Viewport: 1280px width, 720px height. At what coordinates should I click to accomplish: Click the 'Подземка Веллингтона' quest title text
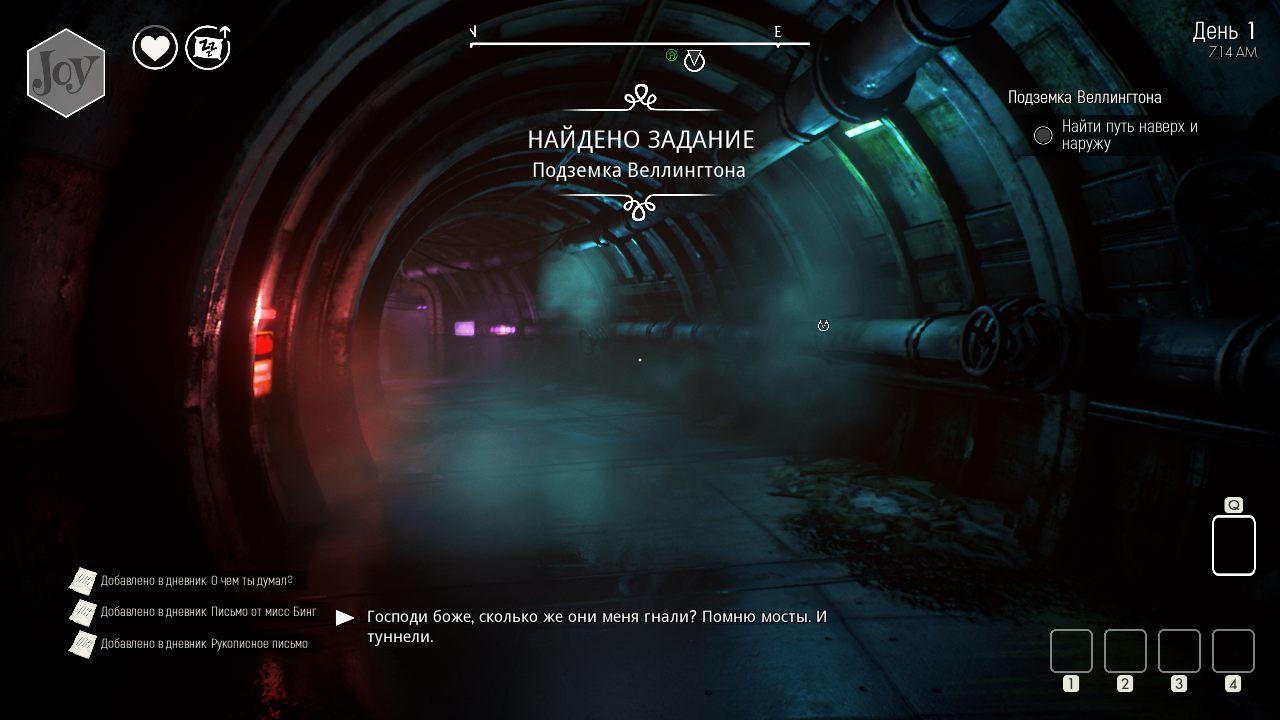tap(640, 170)
